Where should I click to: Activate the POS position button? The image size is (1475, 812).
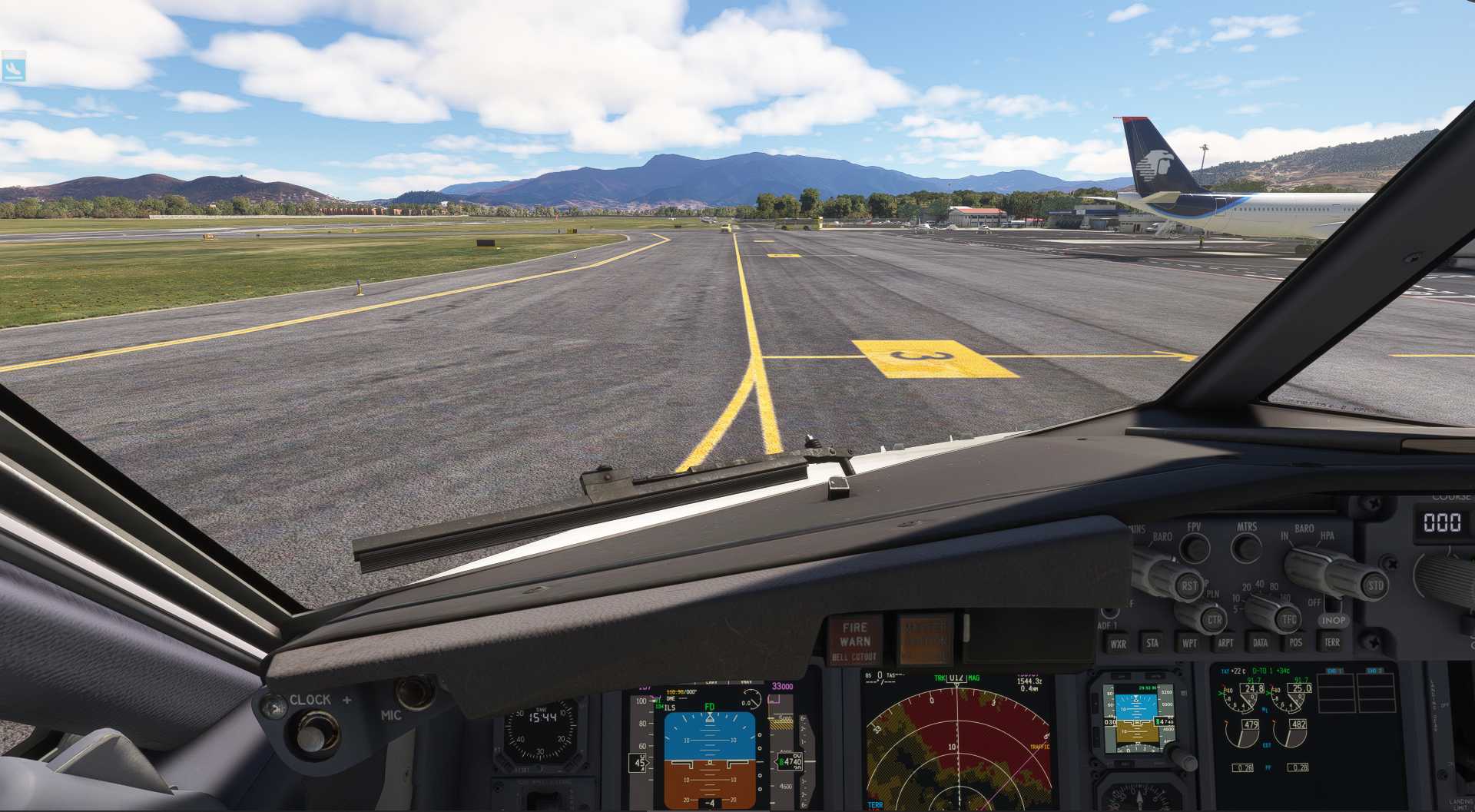click(x=1296, y=643)
